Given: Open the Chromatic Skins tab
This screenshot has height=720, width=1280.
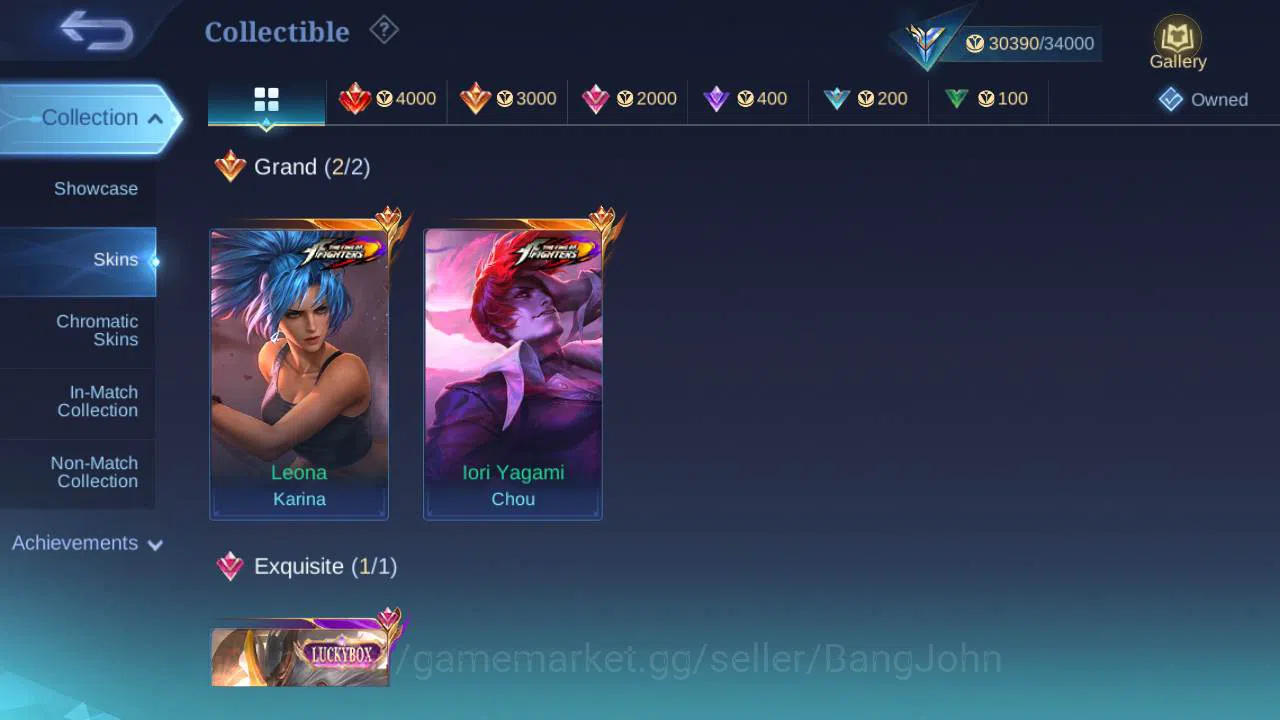Looking at the screenshot, I should point(97,331).
